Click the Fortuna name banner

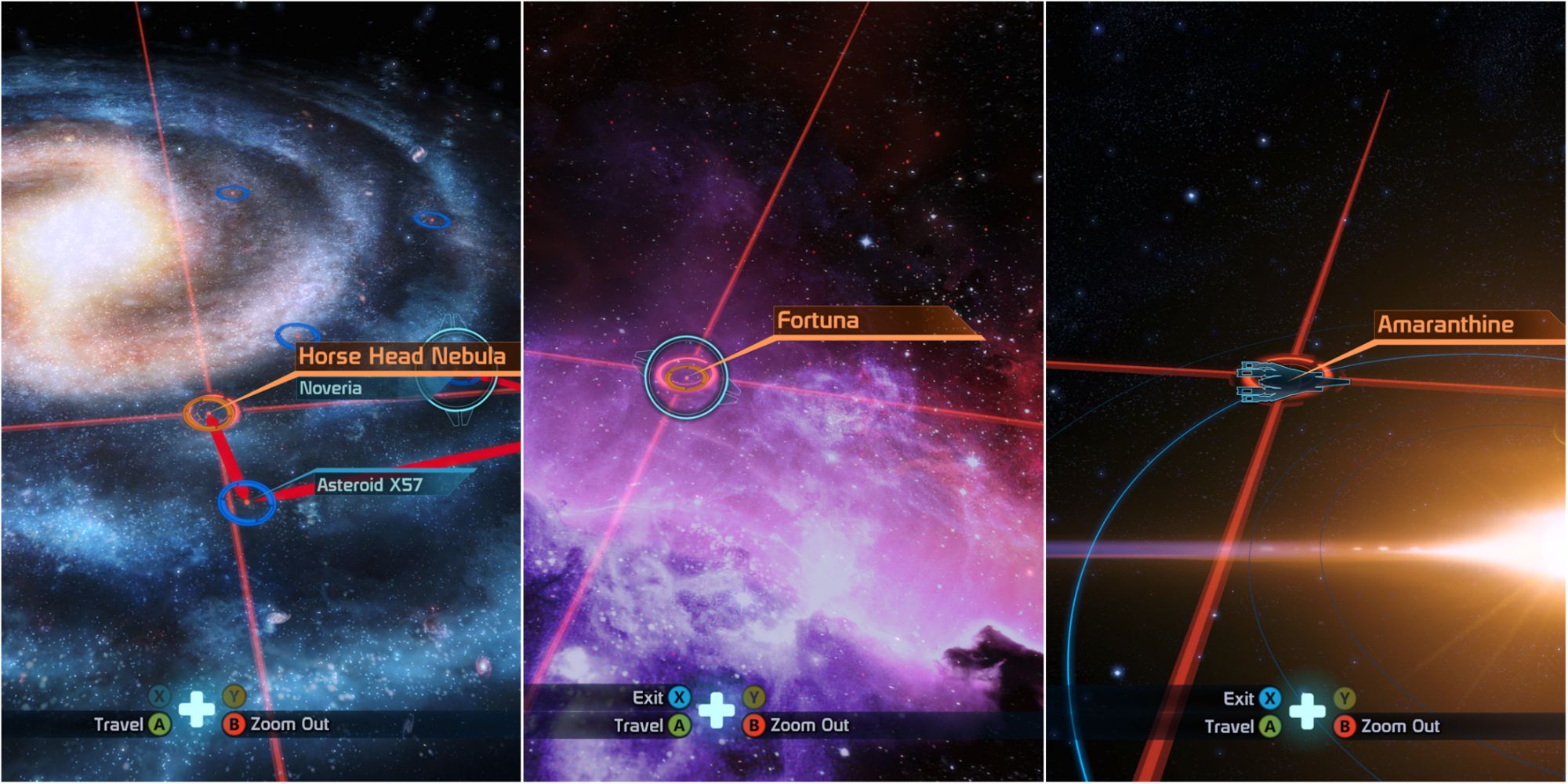click(818, 320)
